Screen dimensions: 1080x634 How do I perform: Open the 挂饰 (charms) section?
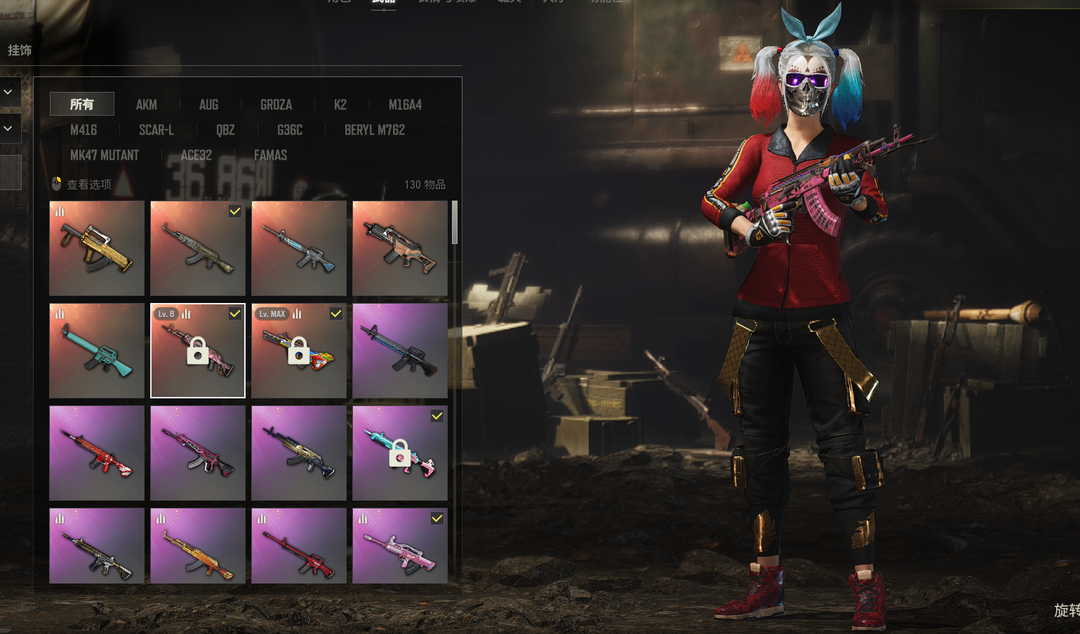coord(20,50)
